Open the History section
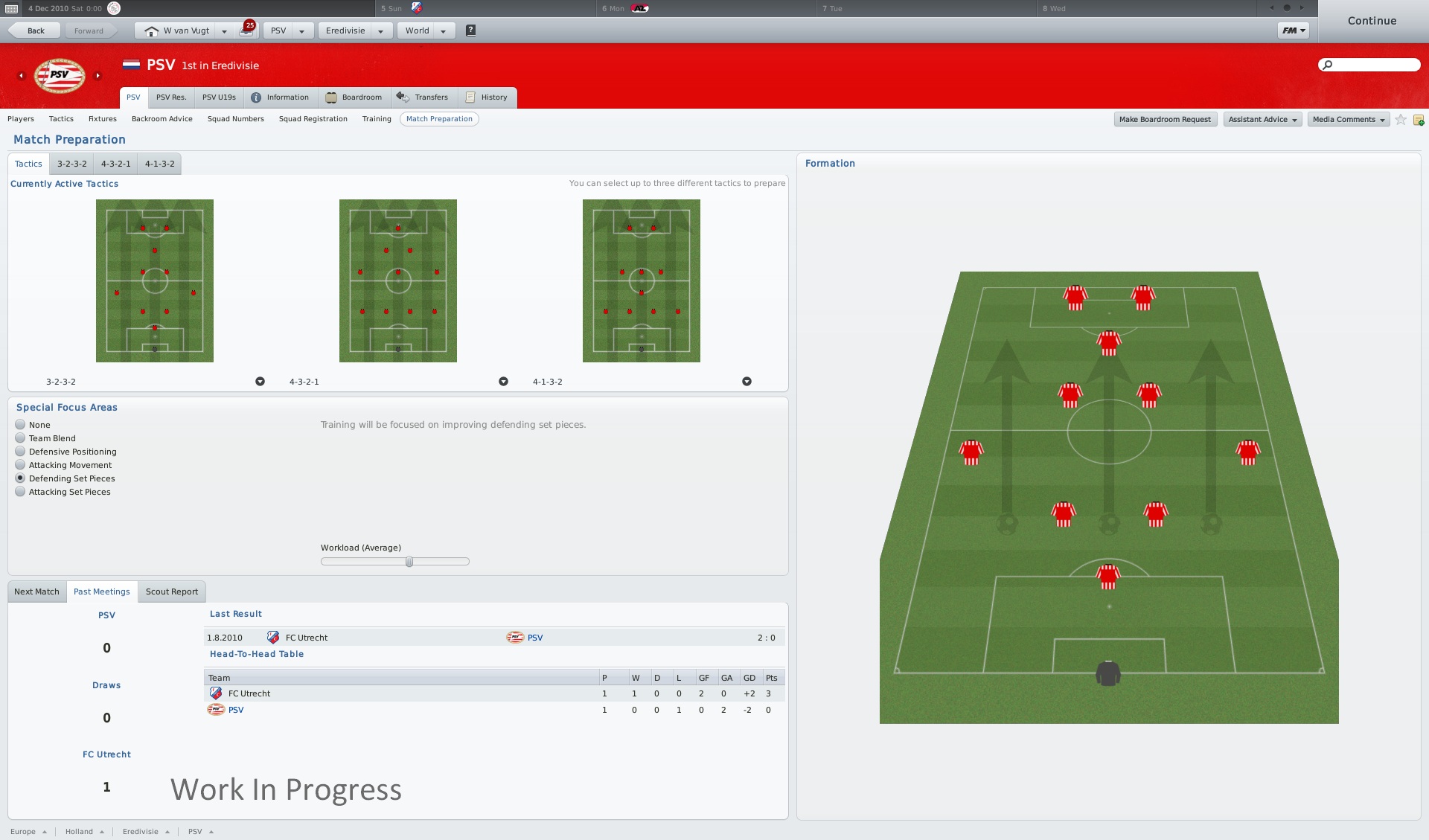 487,97
